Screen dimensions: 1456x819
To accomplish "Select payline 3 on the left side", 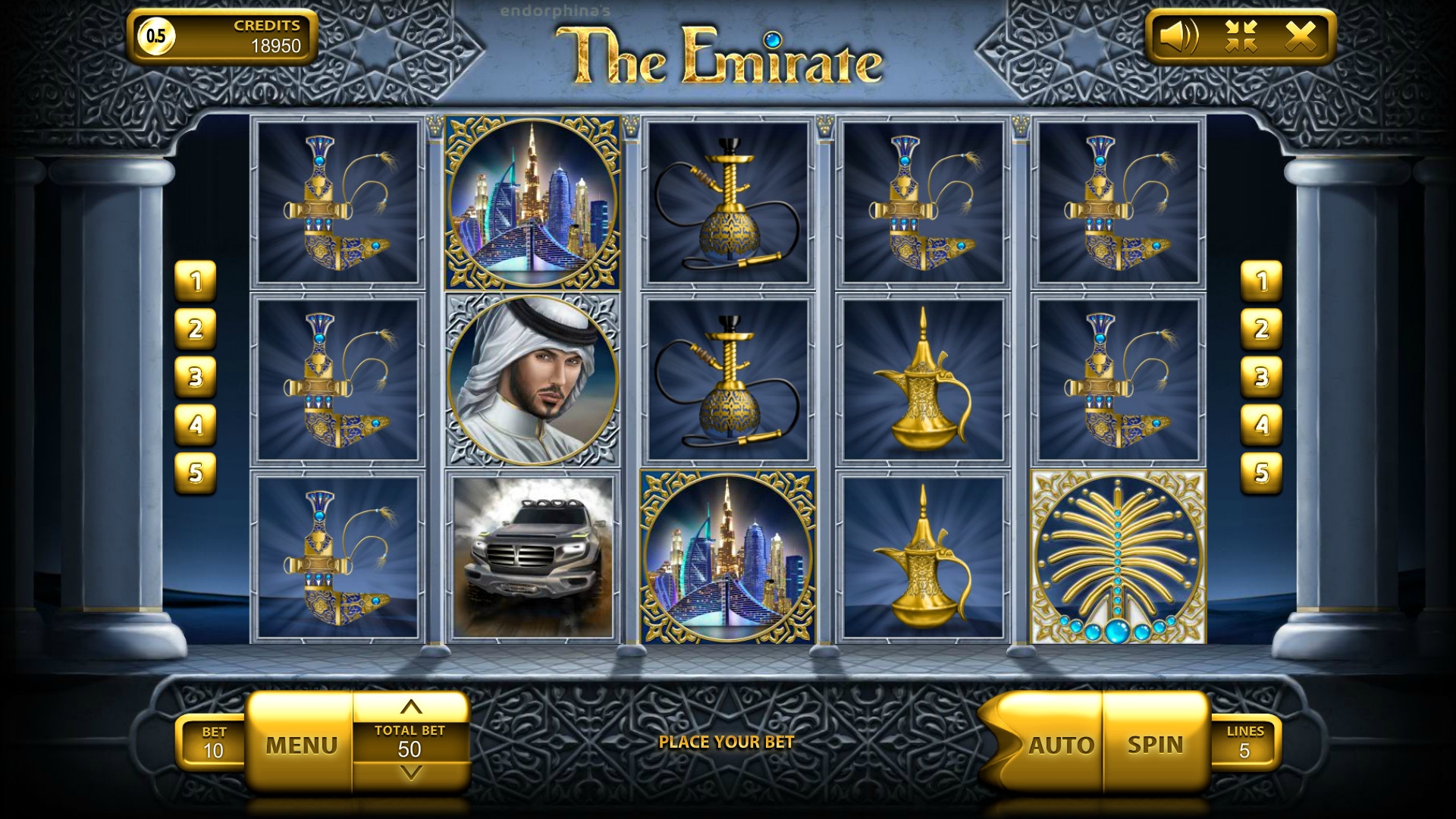I will [196, 377].
